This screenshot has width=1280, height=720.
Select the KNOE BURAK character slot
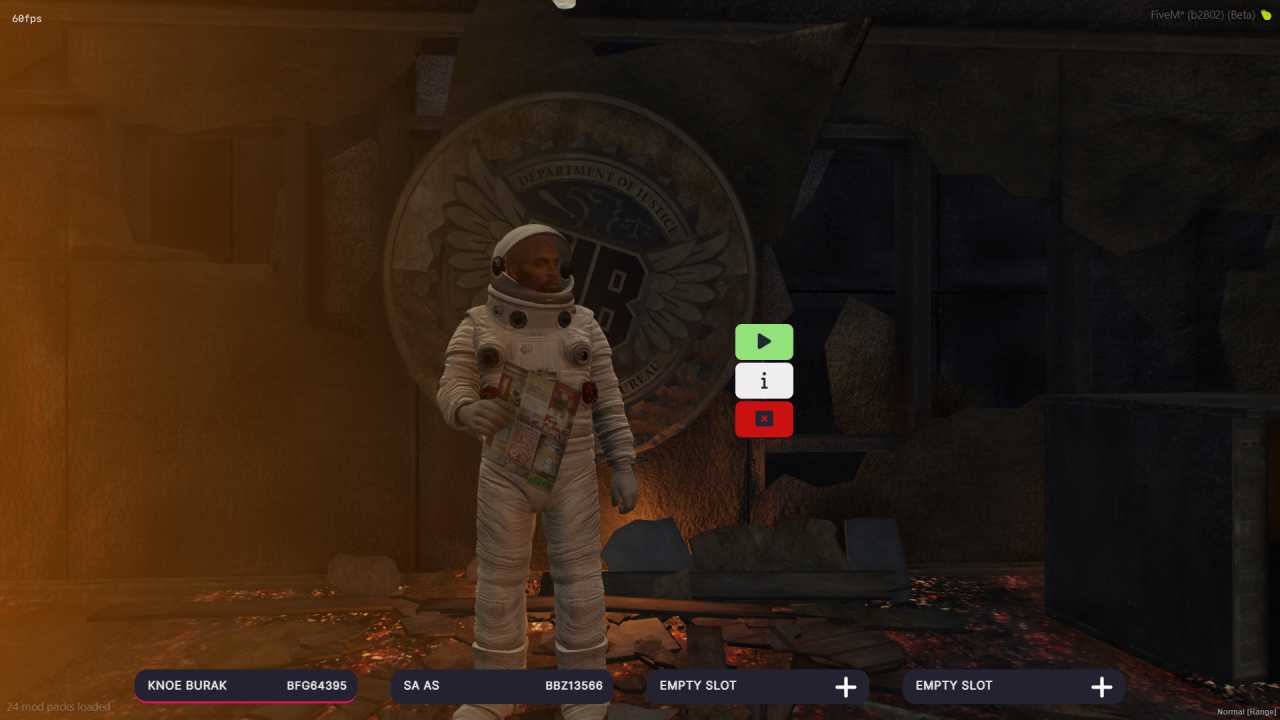coord(246,686)
